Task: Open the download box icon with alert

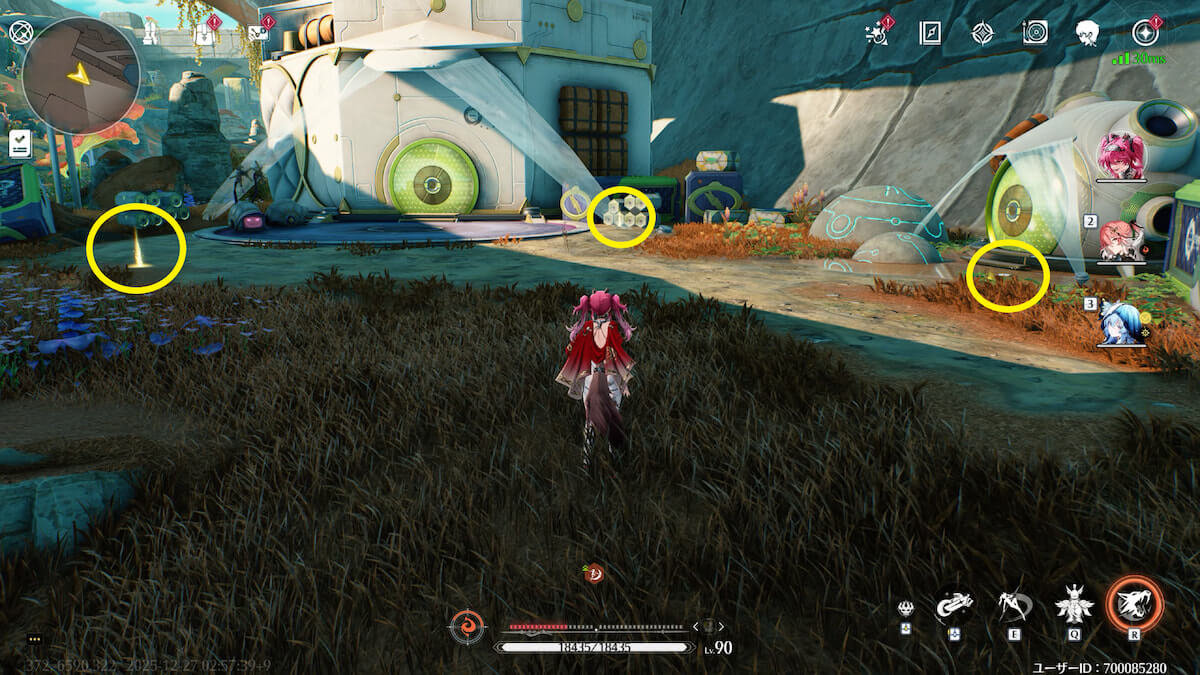Action: tap(206, 31)
